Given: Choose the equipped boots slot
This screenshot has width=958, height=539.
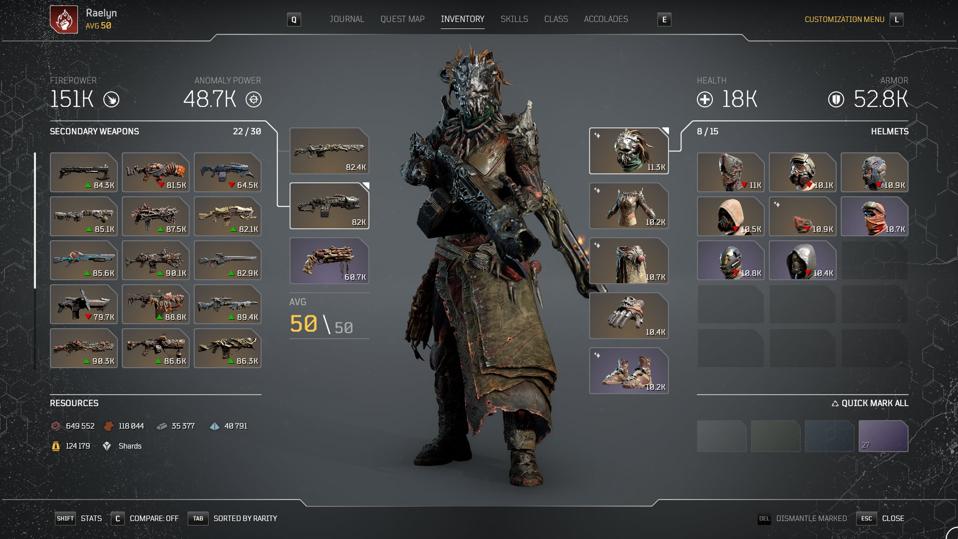Looking at the screenshot, I should [628, 370].
